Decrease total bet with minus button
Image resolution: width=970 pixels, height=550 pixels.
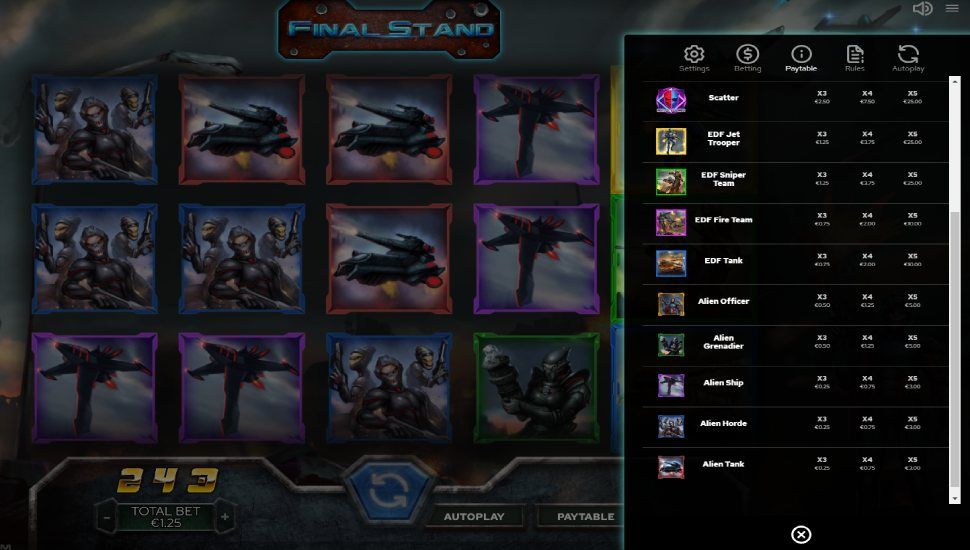click(107, 517)
